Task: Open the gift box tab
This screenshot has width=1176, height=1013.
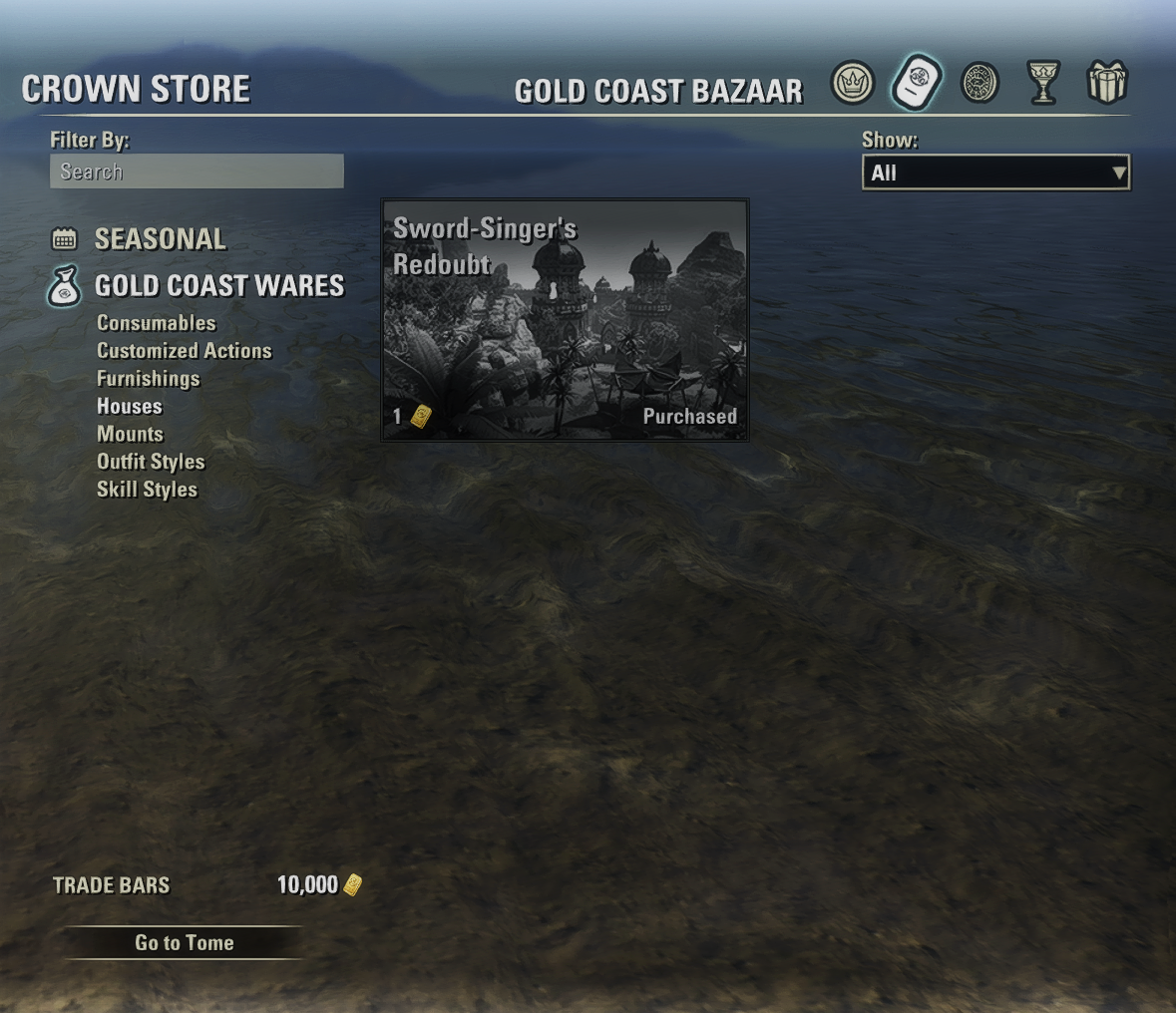Action: tap(1106, 83)
